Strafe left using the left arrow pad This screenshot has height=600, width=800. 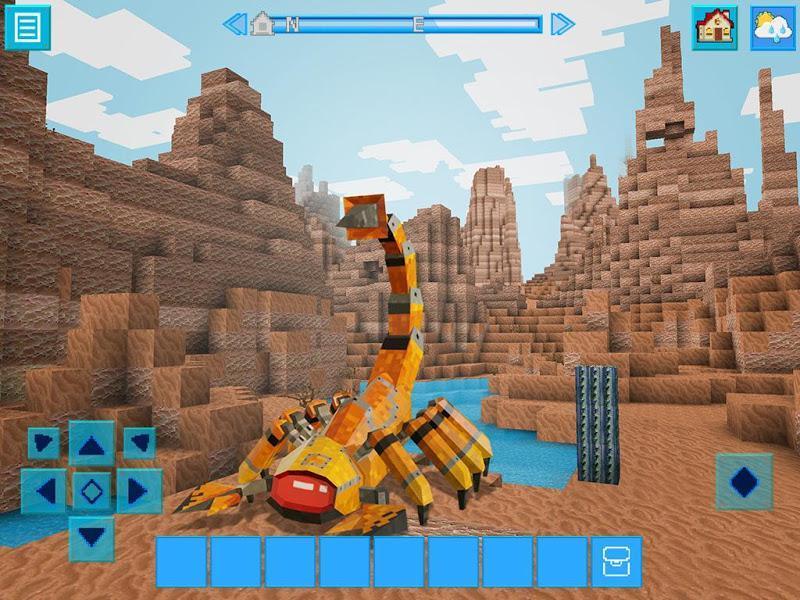(44, 491)
